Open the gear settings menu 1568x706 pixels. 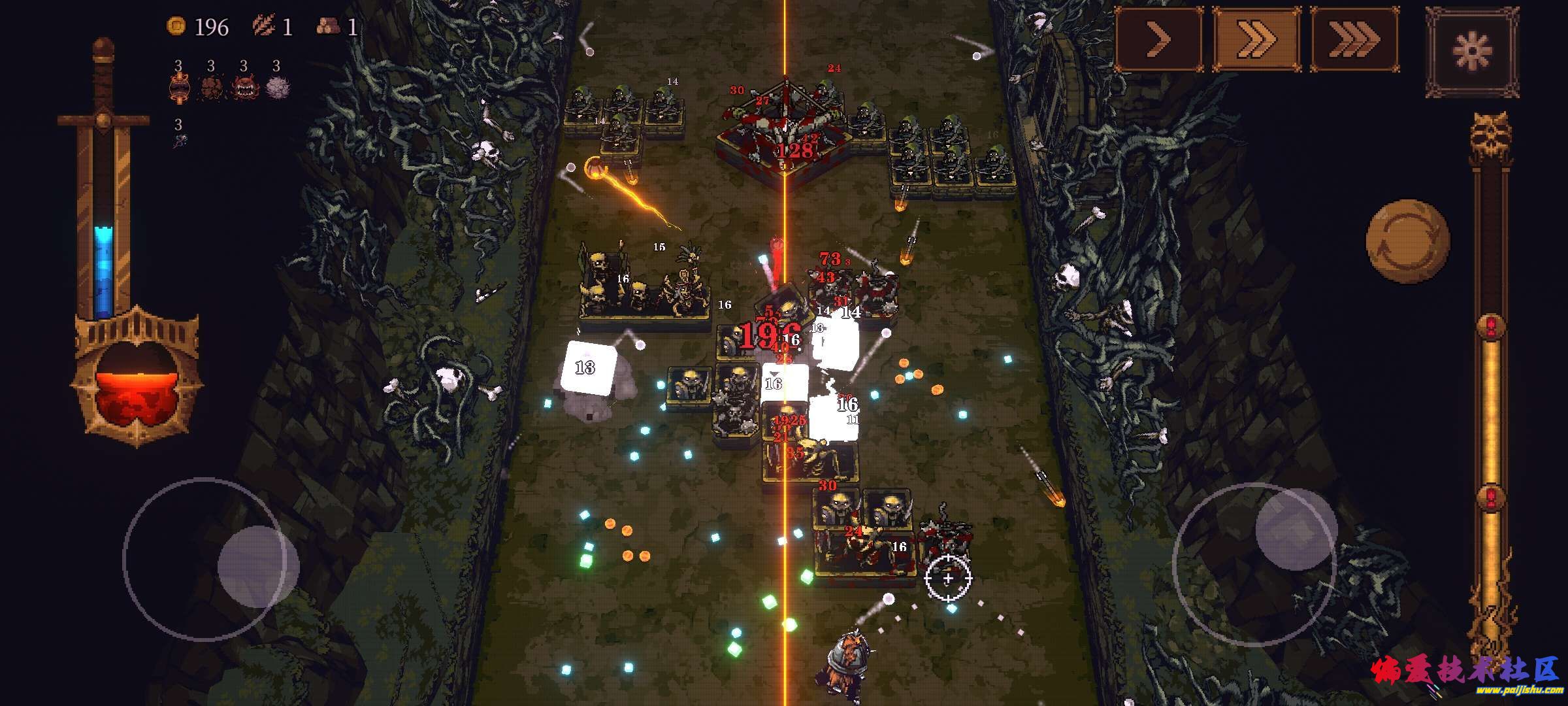1472,50
